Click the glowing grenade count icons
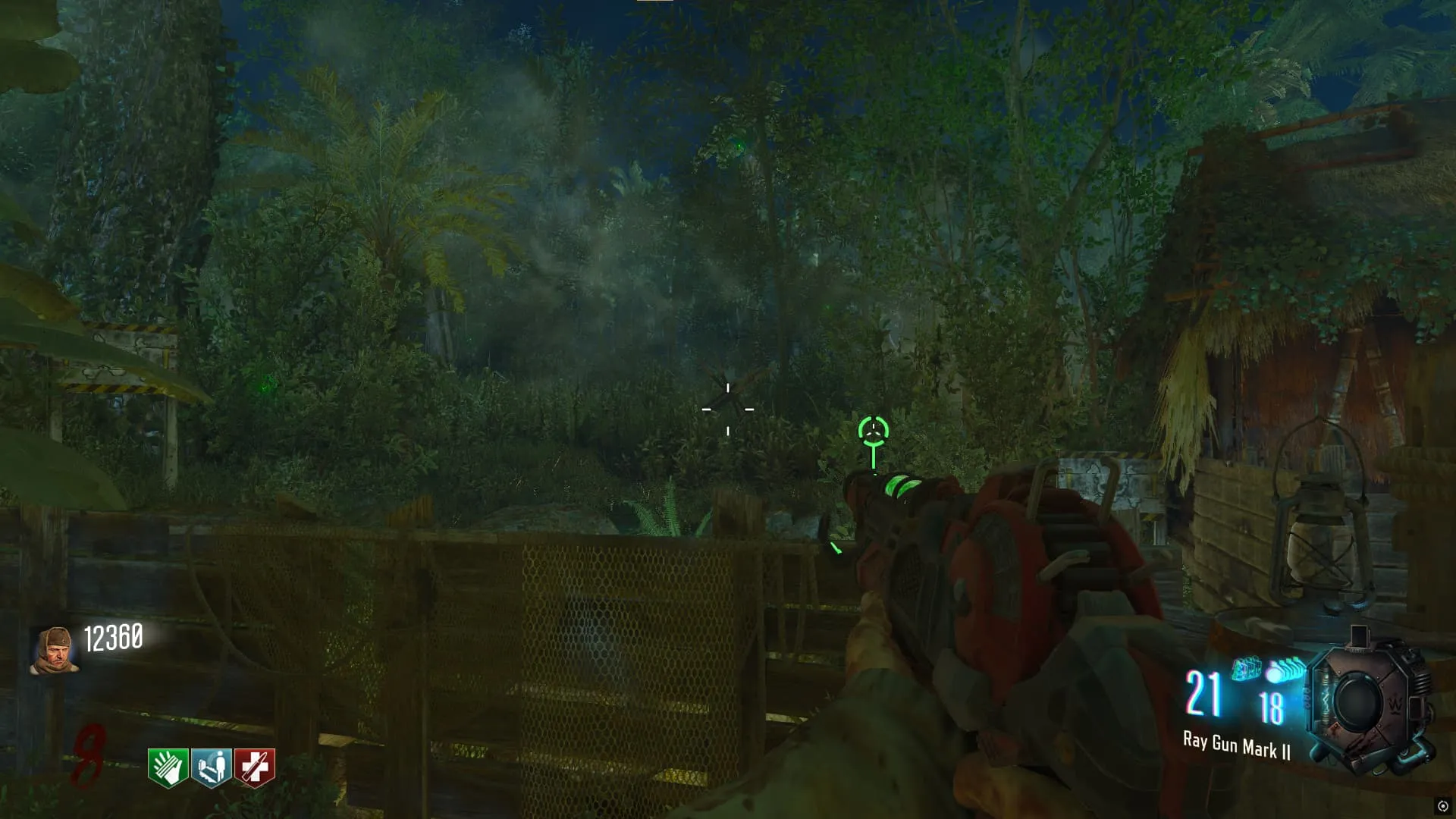The height and width of the screenshot is (819, 1456). point(1269,670)
